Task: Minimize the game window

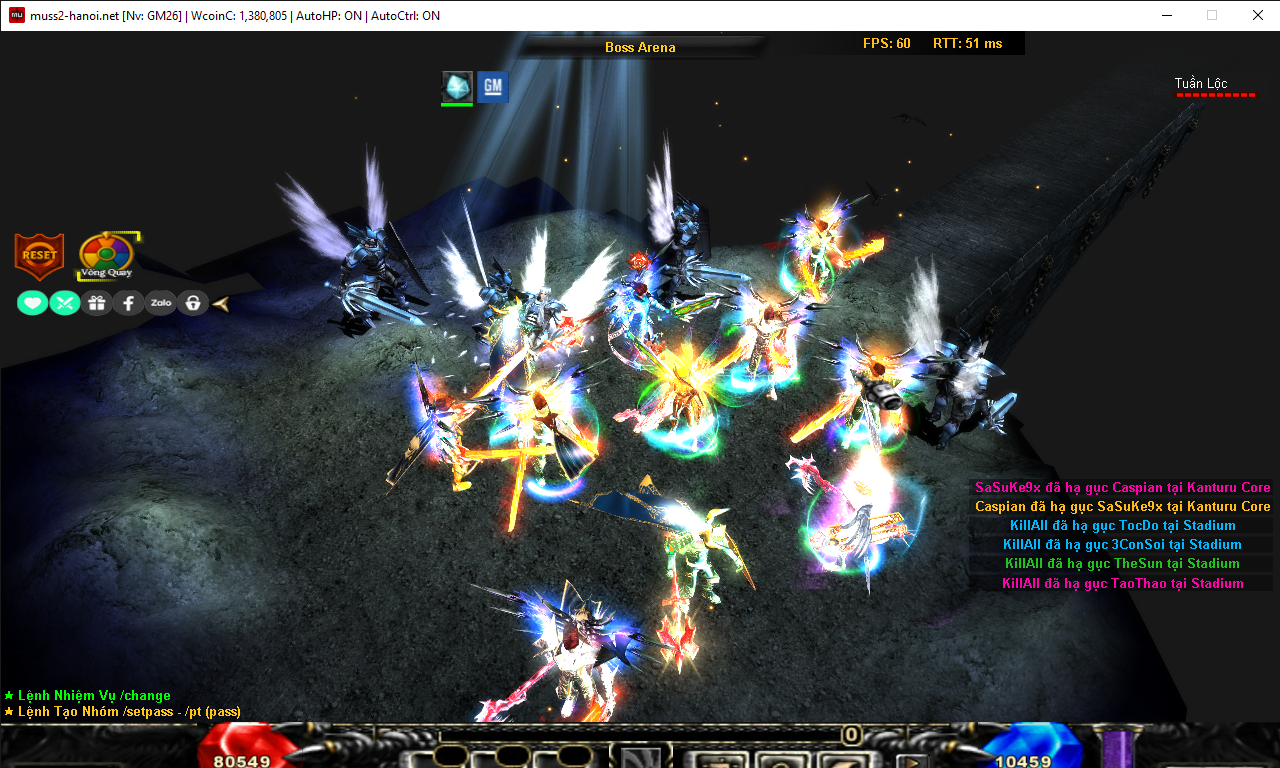Action: pos(1166,15)
